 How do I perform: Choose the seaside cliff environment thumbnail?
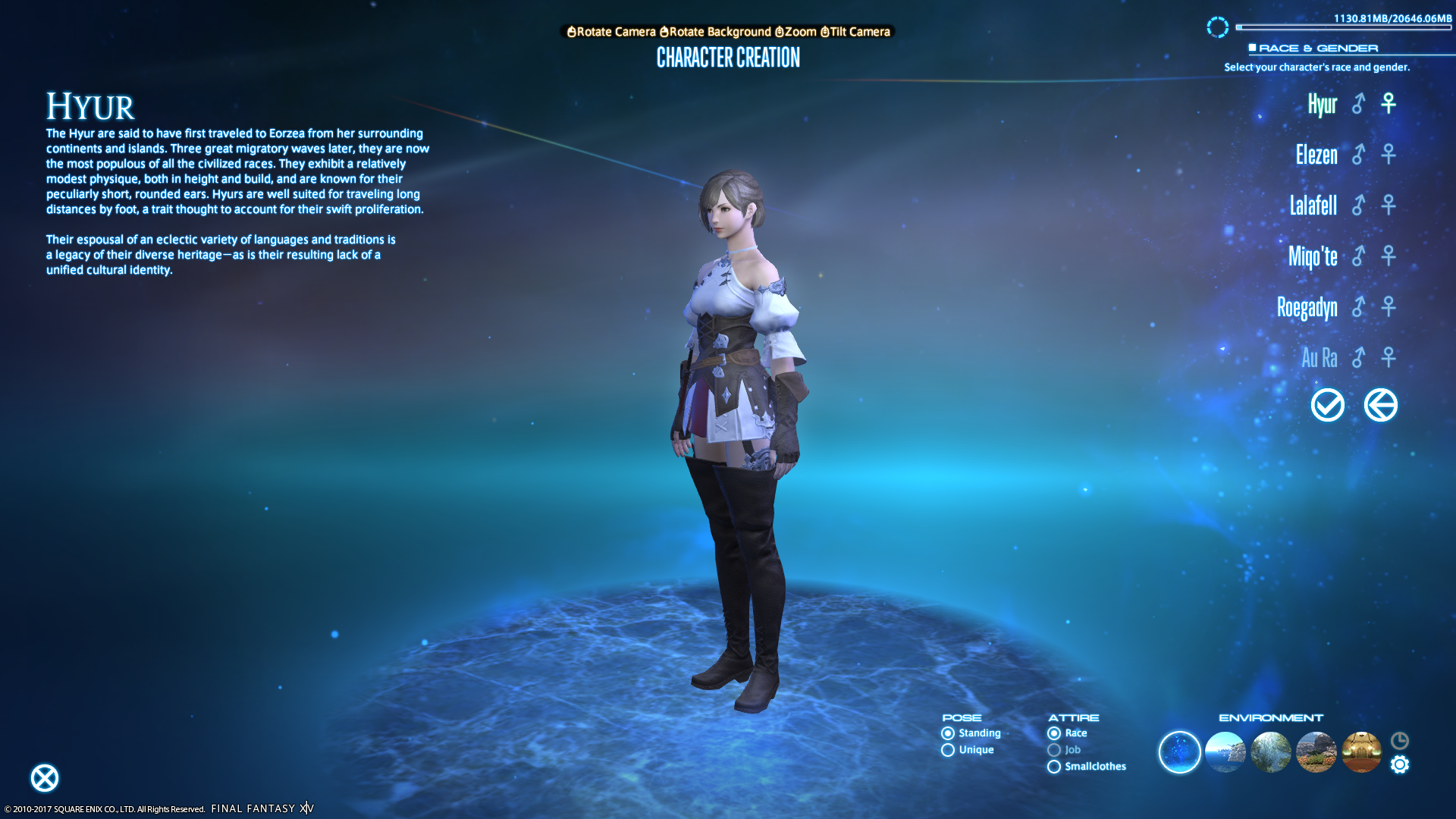(x=1225, y=752)
